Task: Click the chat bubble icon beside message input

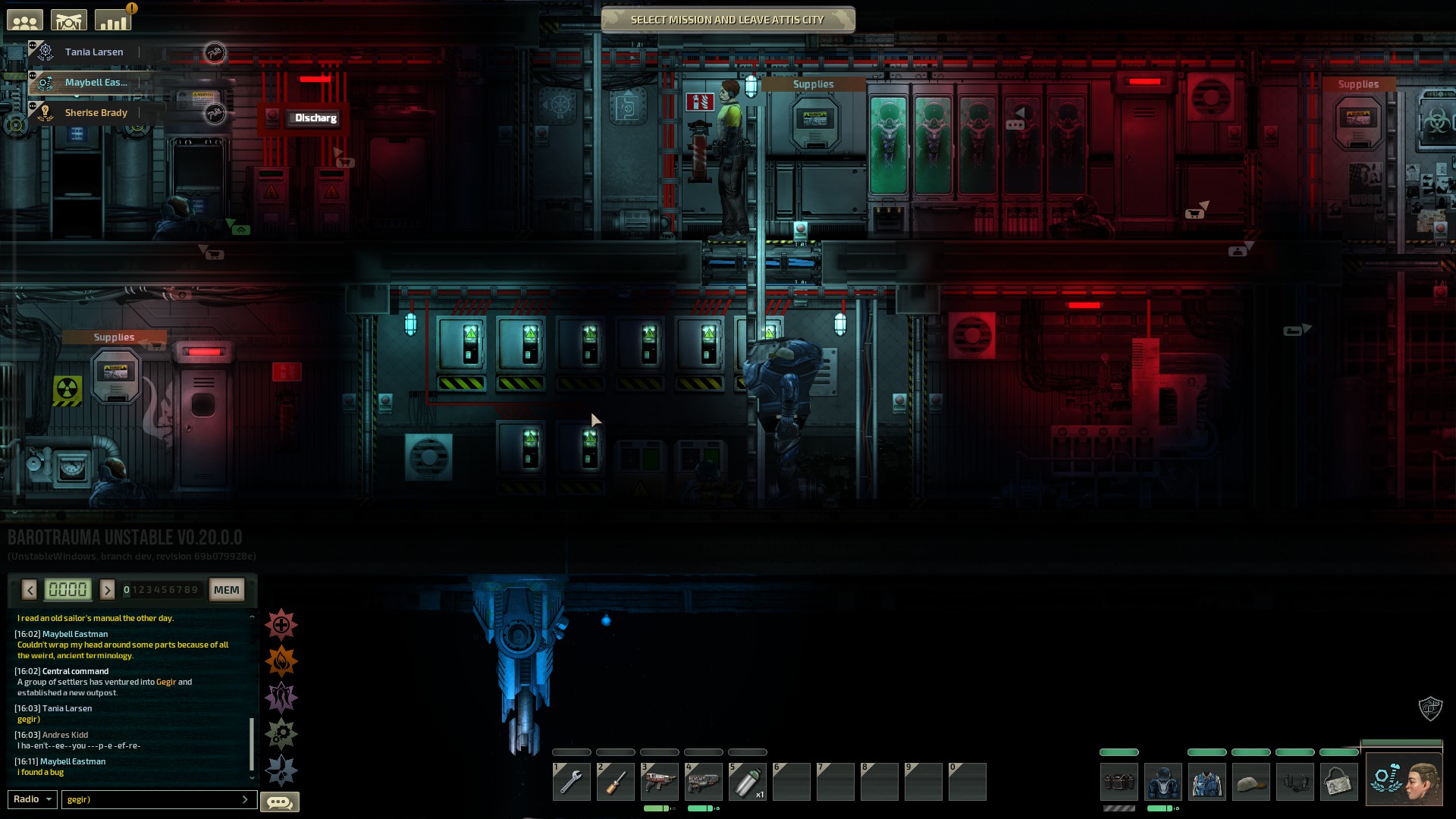Action: pyautogui.click(x=281, y=802)
